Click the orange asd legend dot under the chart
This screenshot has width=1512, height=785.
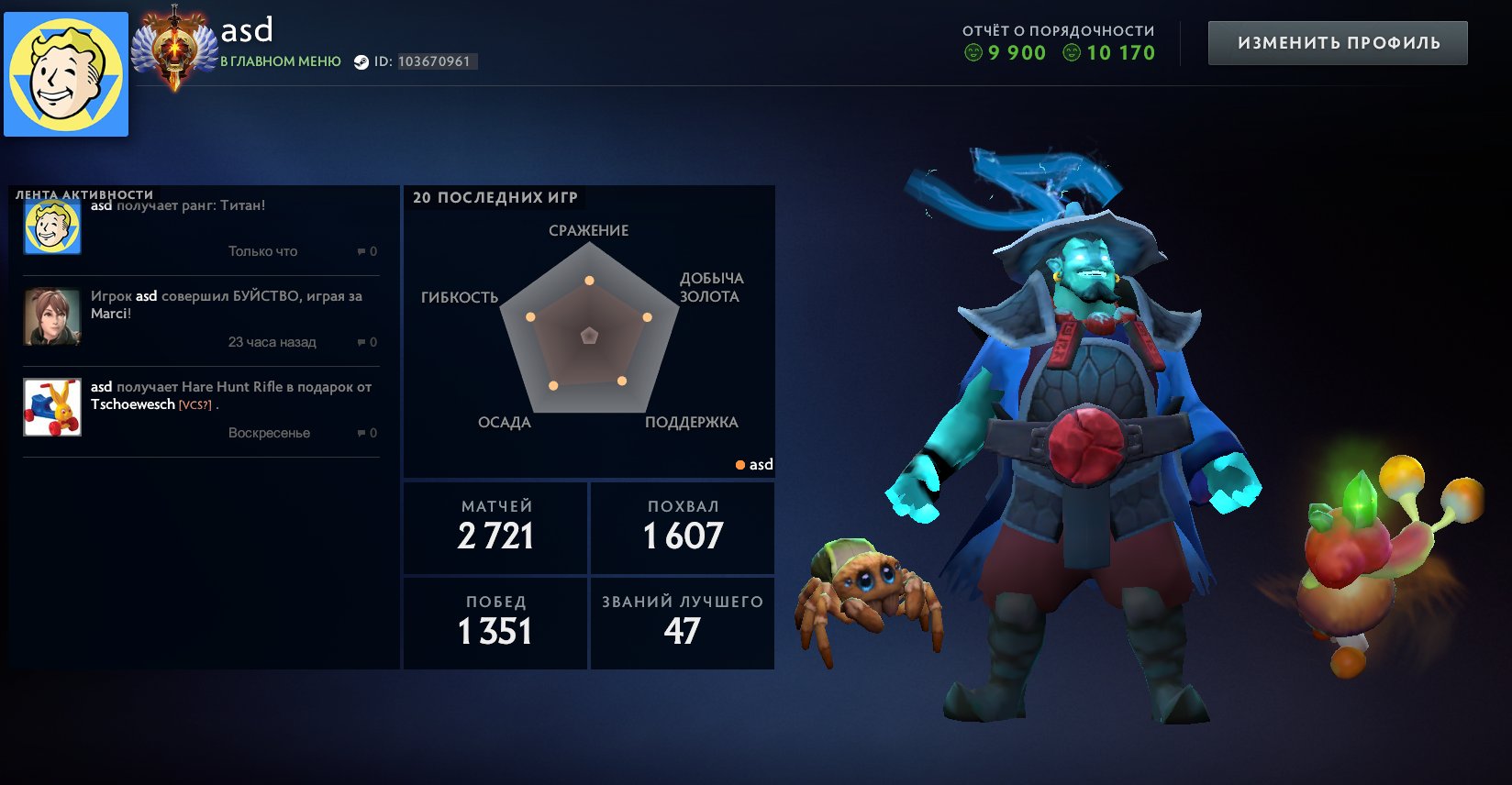tap(739, 465)
